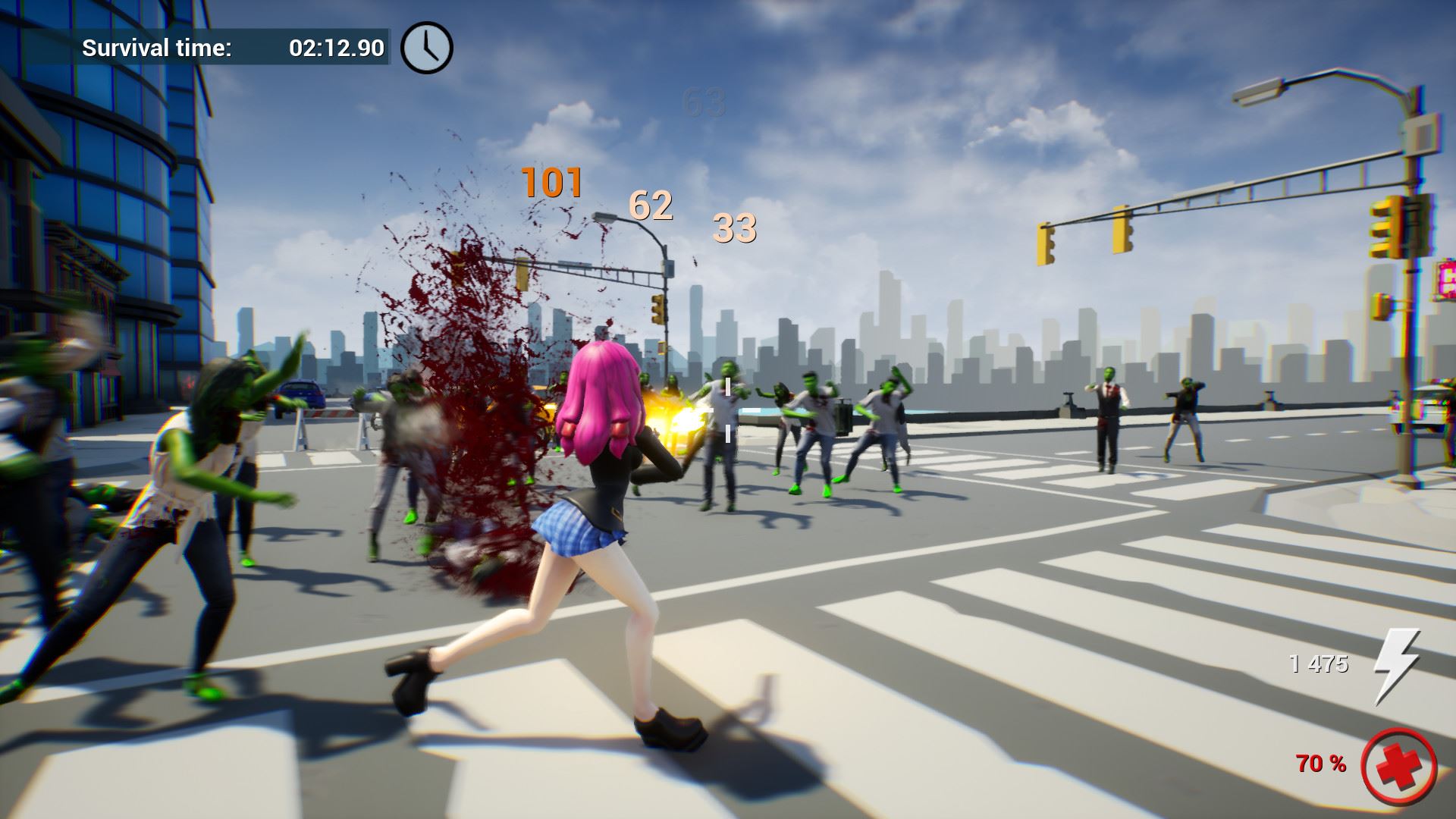The image size is (1456, 819).
Task: Click the lightning bolt energy icon
Action: click(1396, 666)
